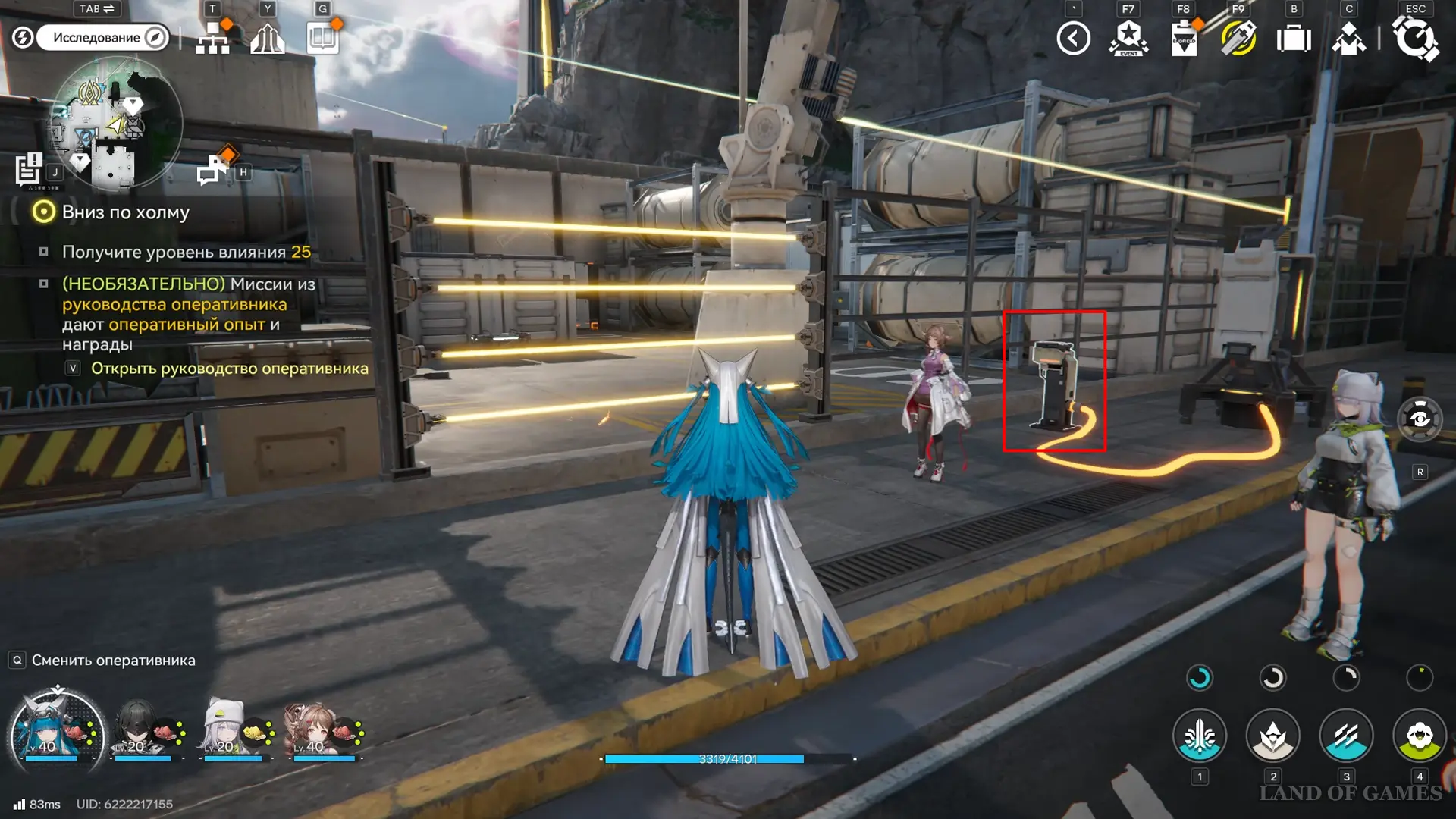1456x819 pixels.
Task: Collapse the top-right menu with the arrow button
Action: coord(1074,39)
